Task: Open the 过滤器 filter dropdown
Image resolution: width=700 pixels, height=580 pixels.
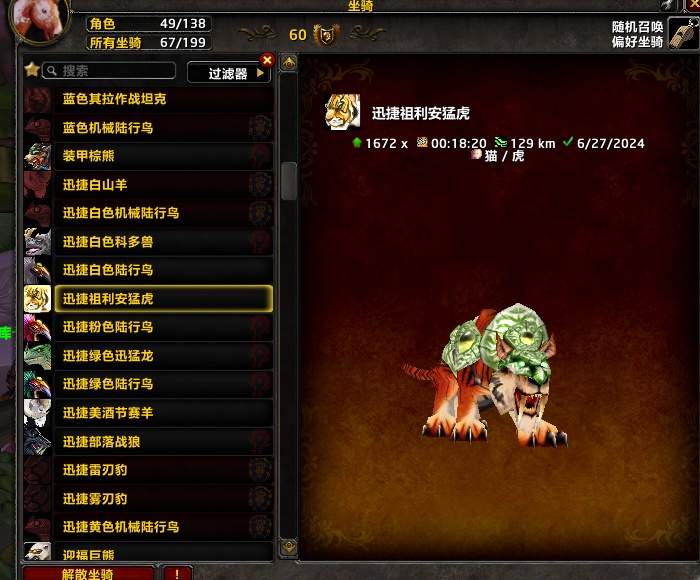Action: click(x=229, y=73)
